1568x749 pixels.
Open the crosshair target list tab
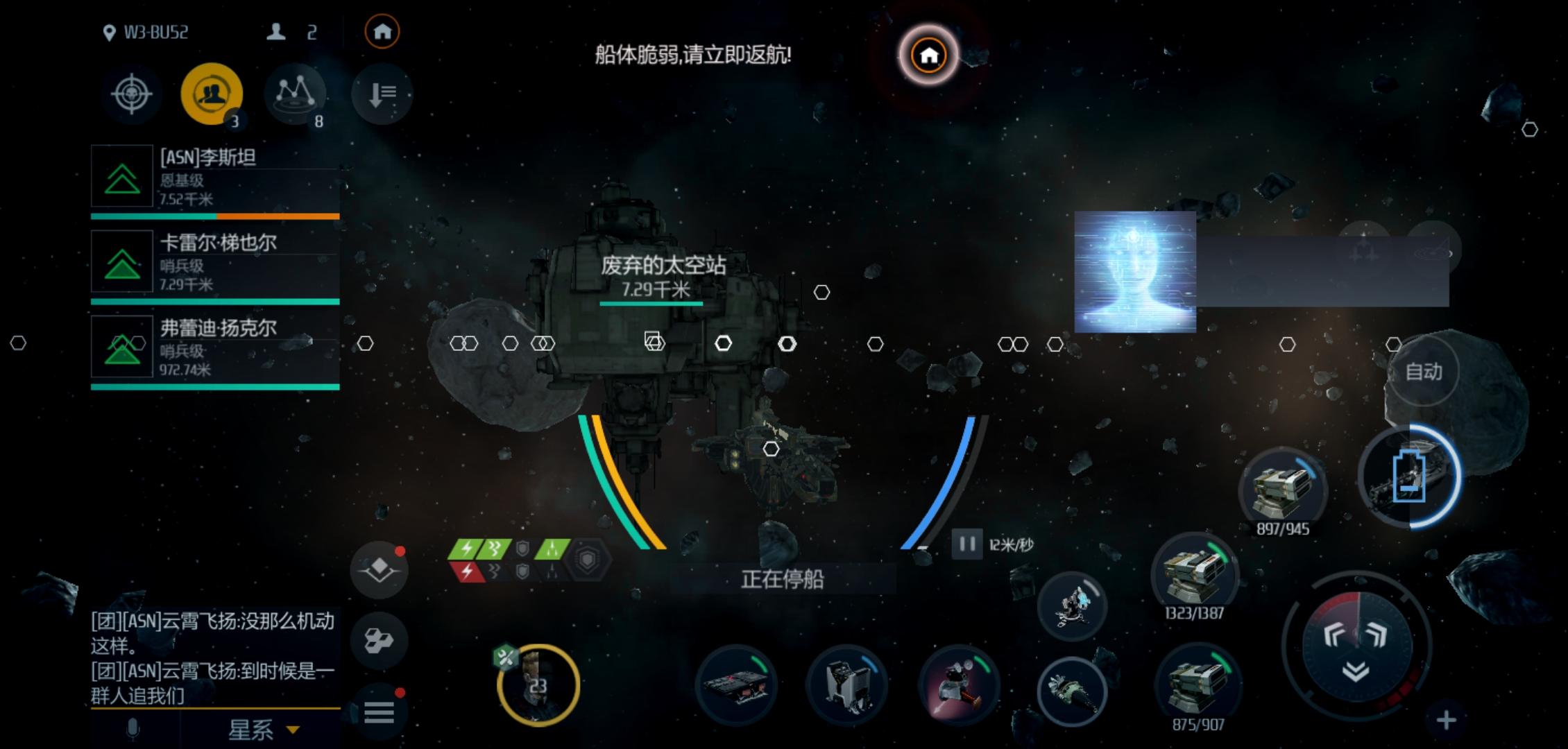(x=132, y=94)
